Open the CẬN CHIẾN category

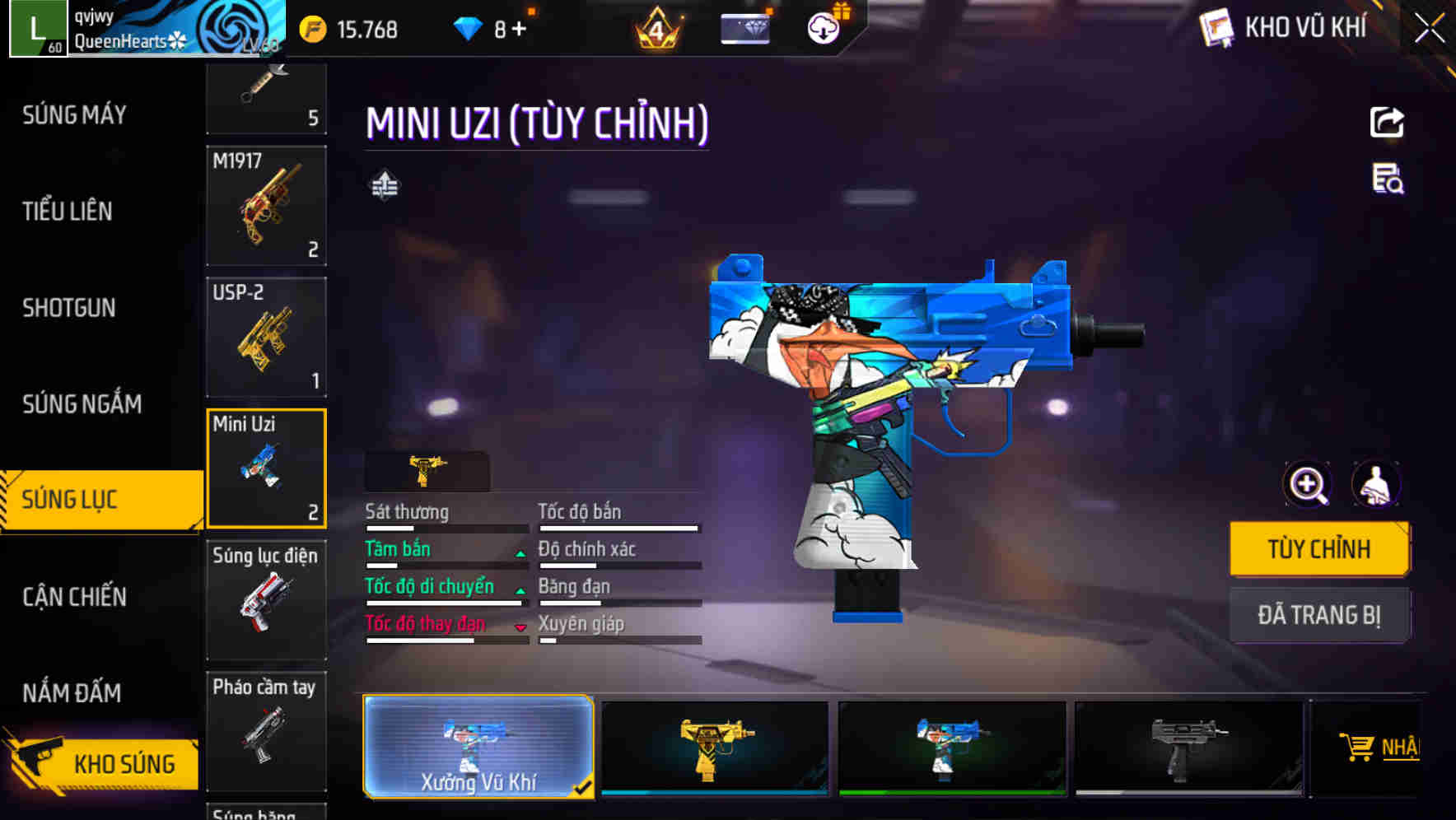(x=74, y=597)
